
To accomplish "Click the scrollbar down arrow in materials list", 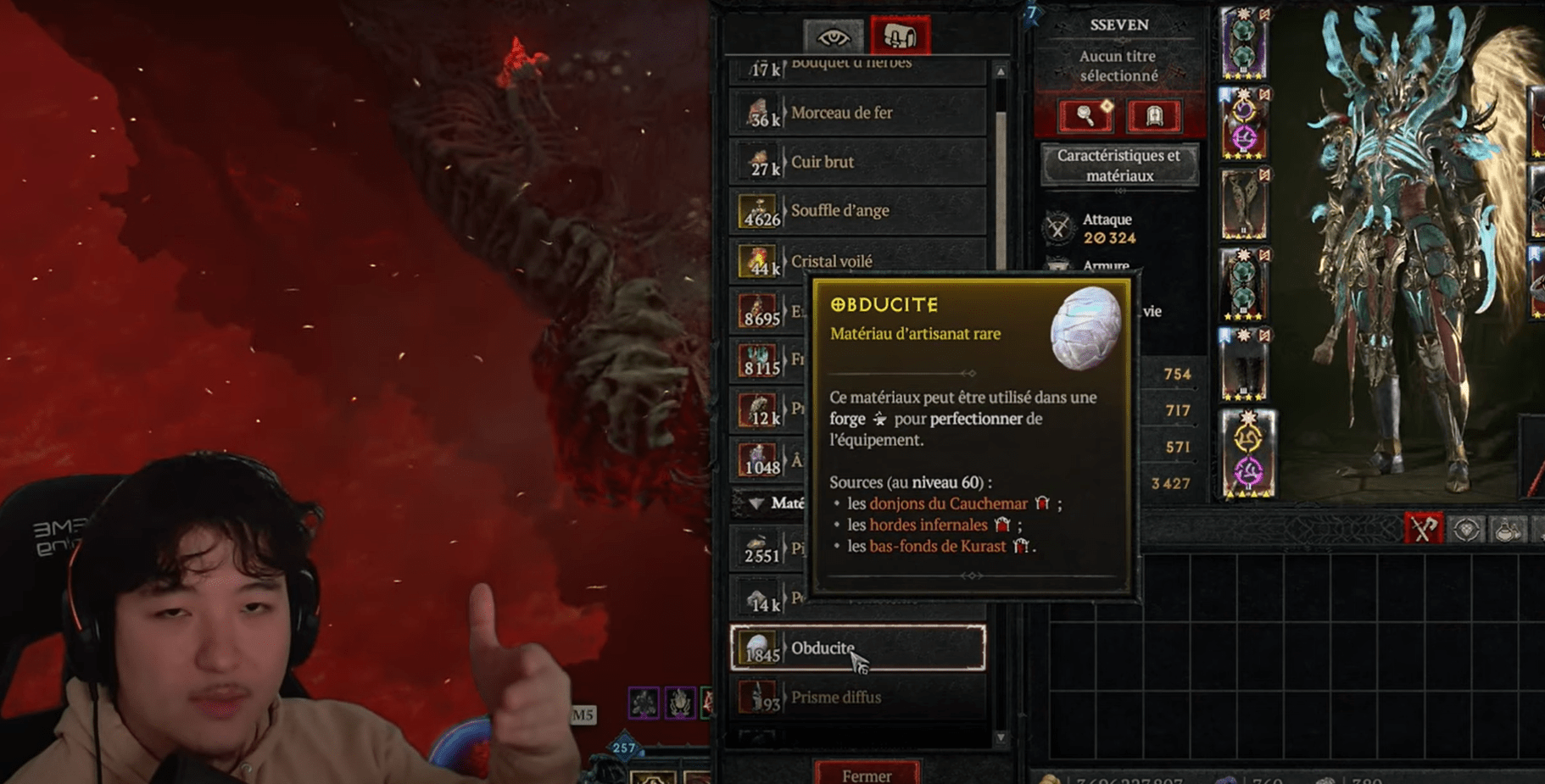I will click(x=1001, y=737).
